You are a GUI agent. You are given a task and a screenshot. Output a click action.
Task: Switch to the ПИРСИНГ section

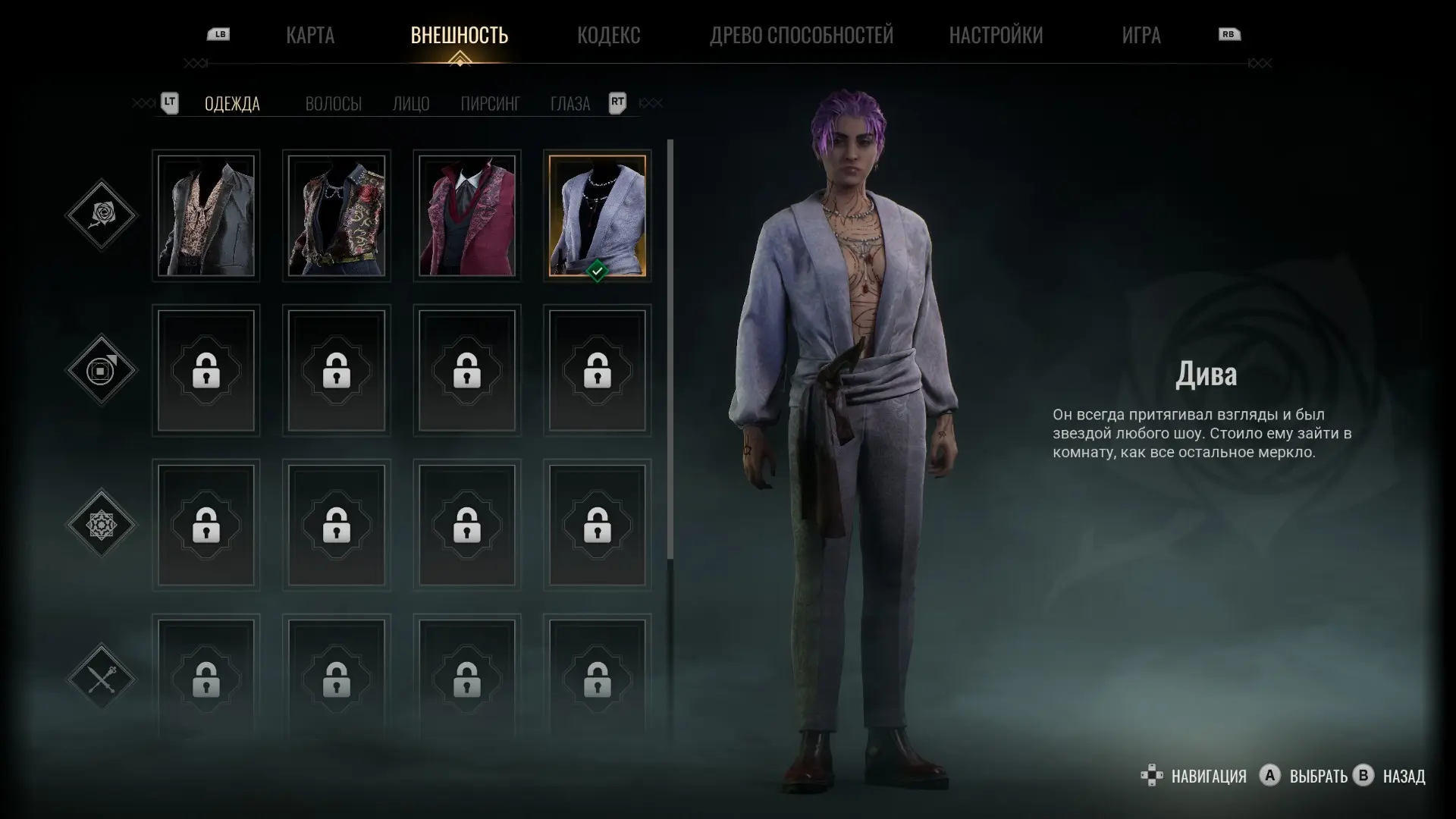point(489,103)
